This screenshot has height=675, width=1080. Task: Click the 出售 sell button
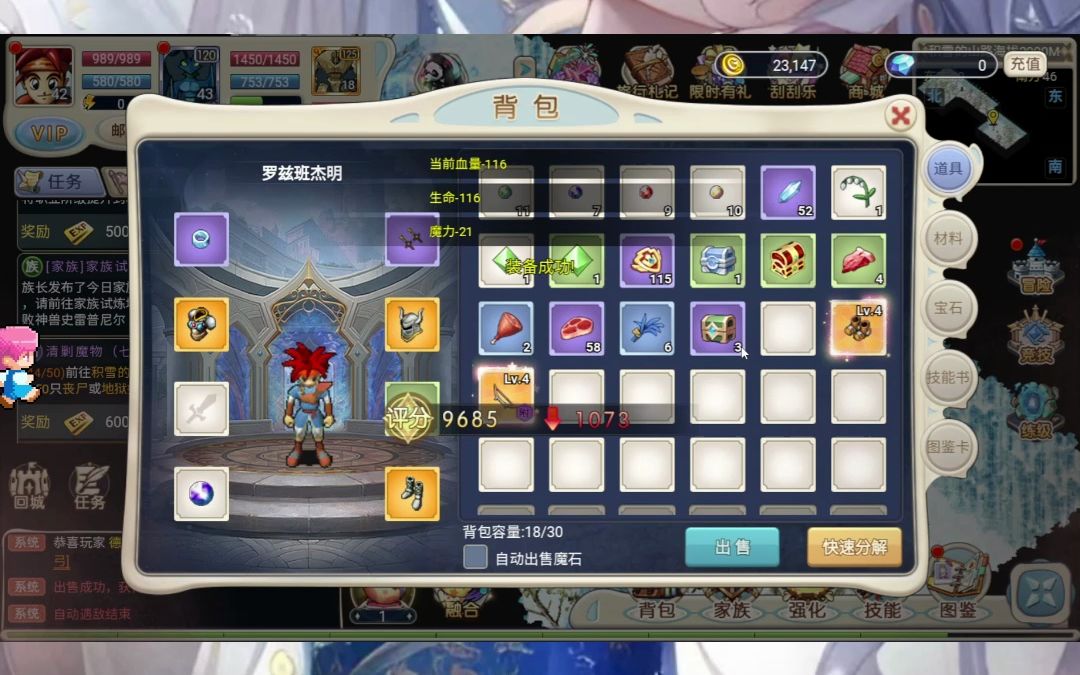(x=732, y=547)
